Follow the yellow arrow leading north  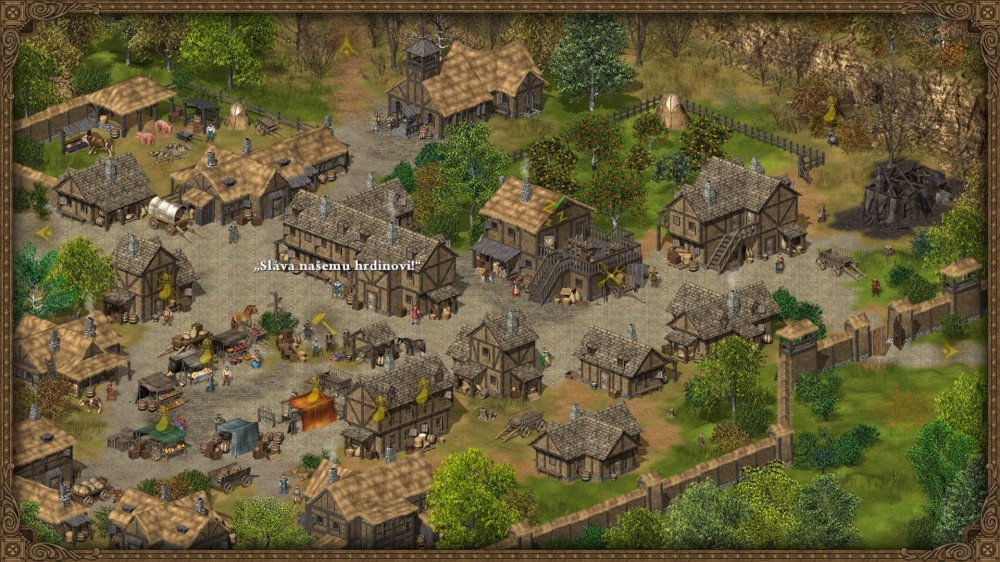tap(347, 45)
